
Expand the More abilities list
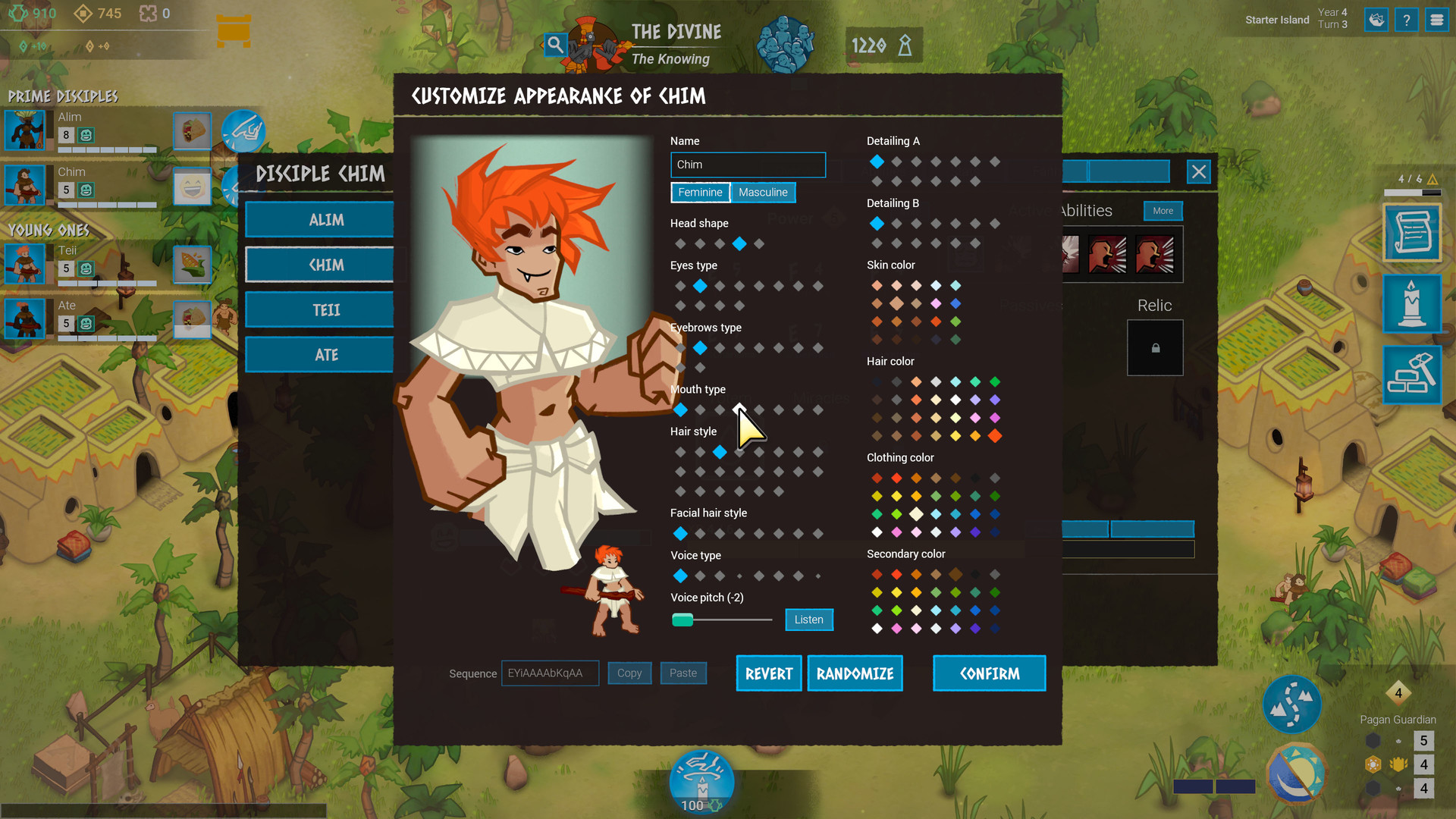(1163, 211)
